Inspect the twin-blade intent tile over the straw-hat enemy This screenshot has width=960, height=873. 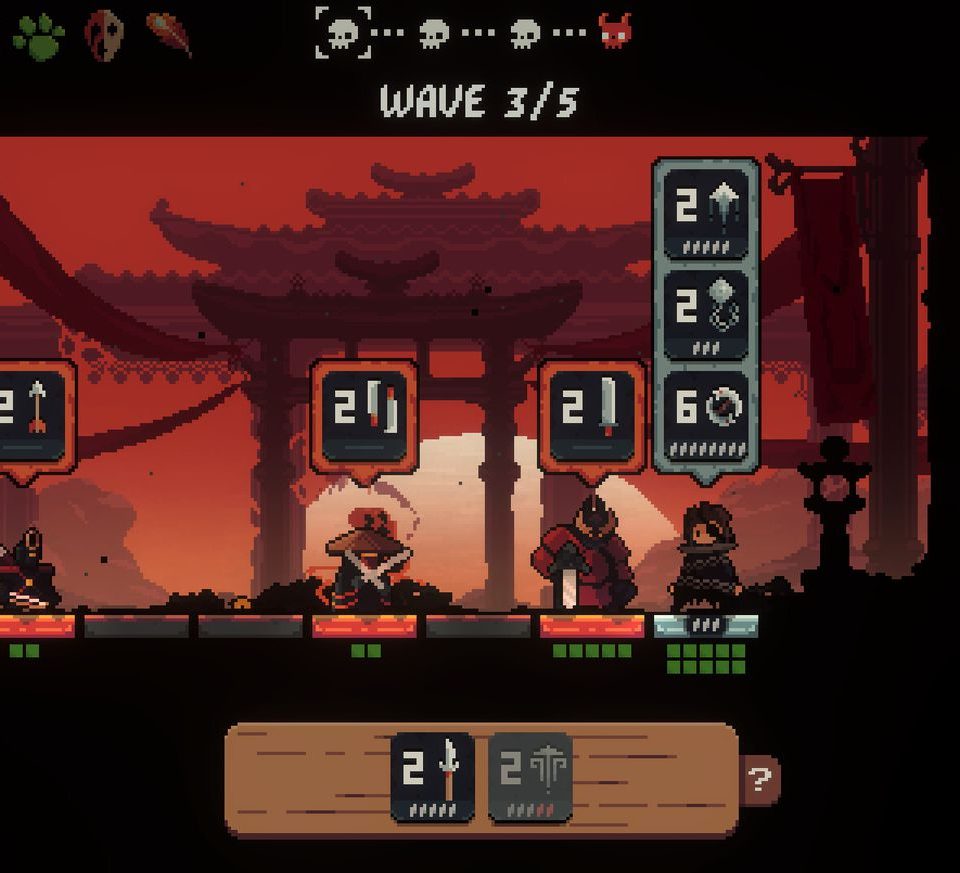tap(364, 415)
